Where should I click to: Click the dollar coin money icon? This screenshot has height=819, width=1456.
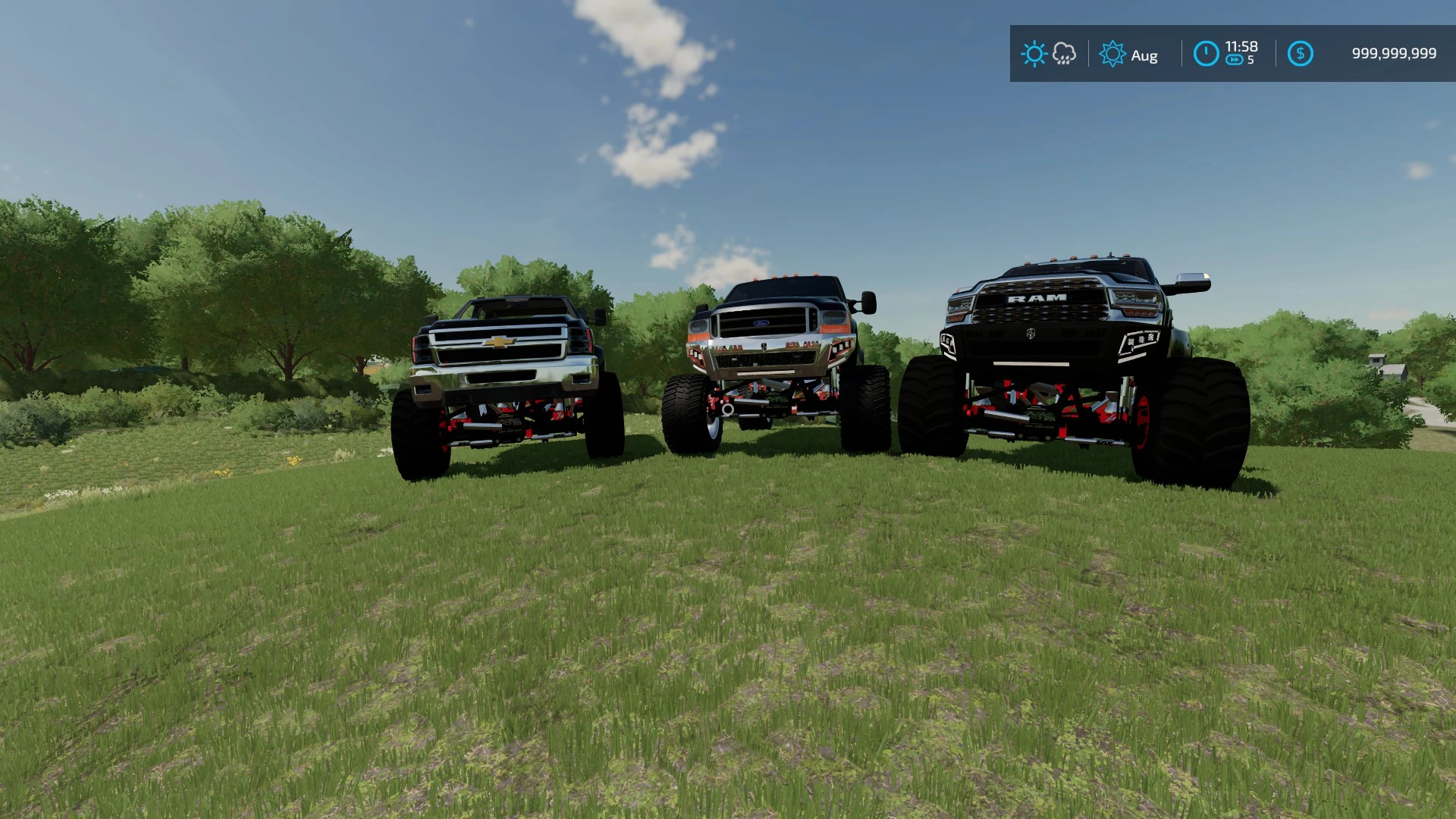[x=1302, y=54]
